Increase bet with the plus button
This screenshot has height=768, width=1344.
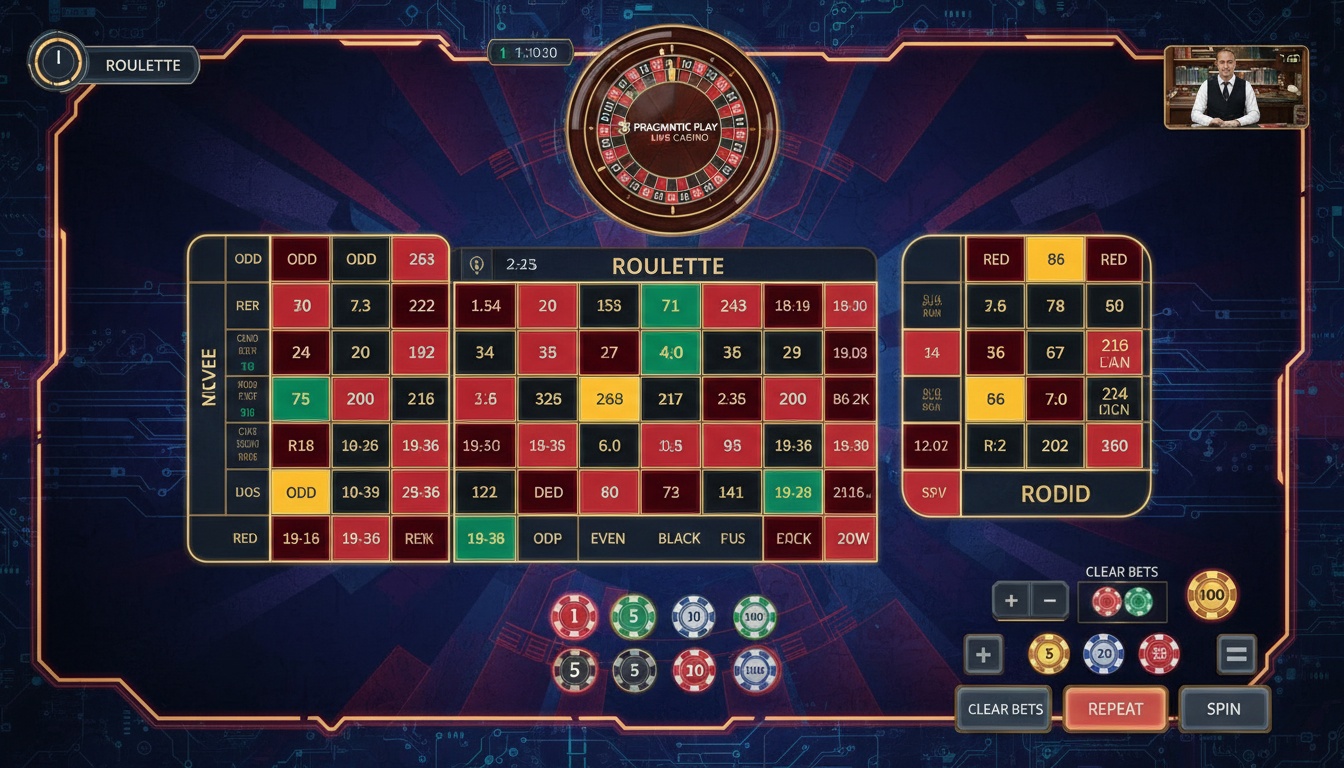1009,600
